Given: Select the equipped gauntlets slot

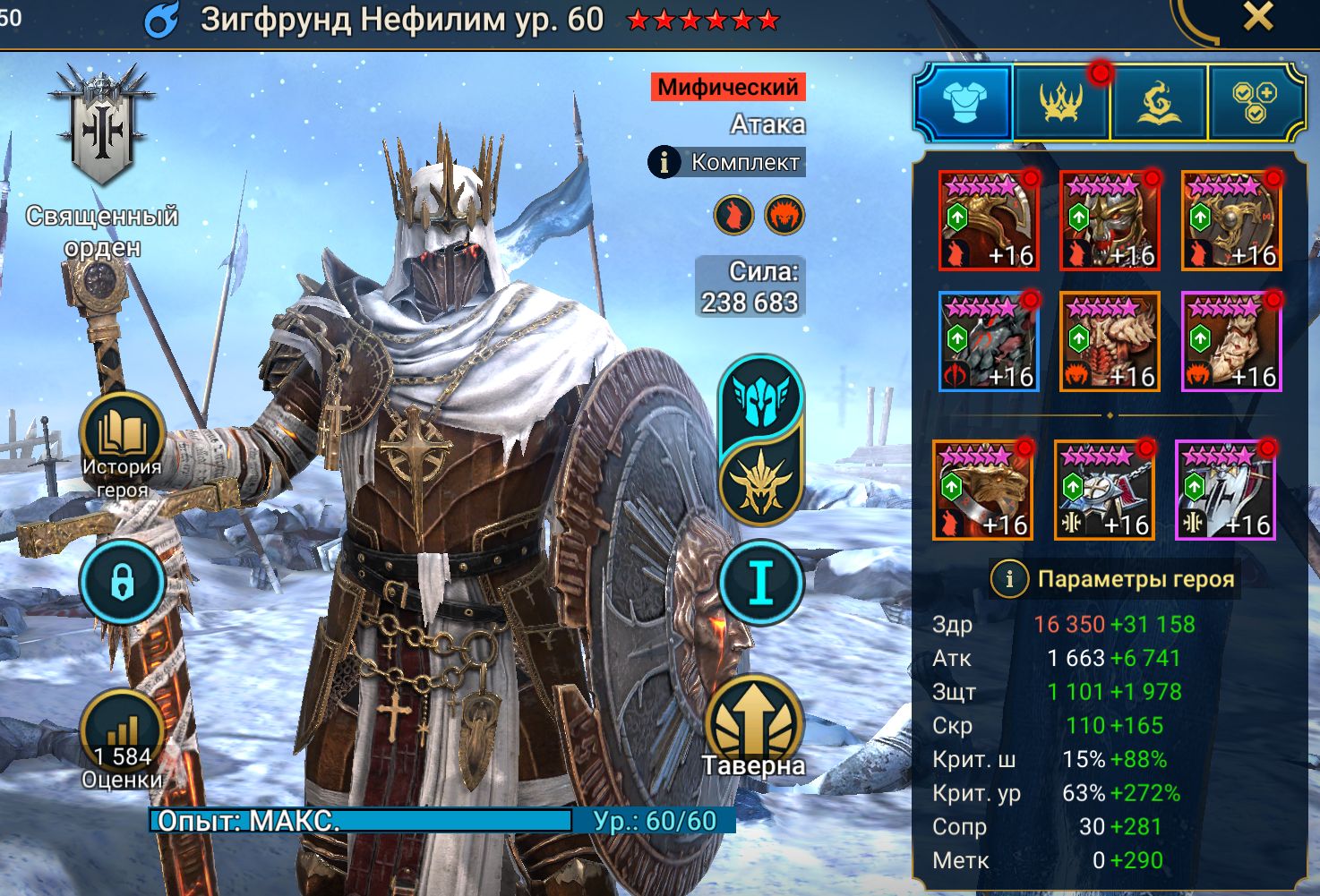Looking at the screenshot, I should pos(989,341).
